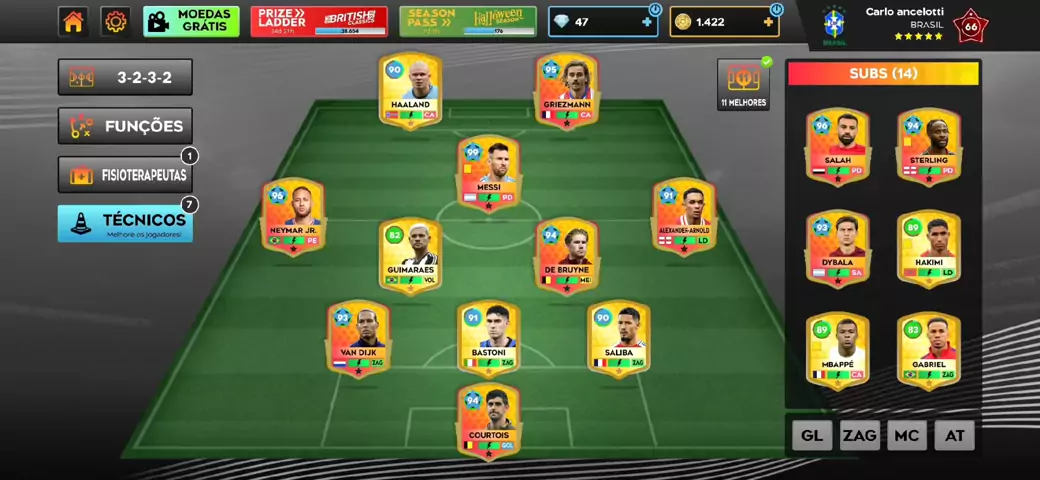
Task: Pick Salah from the substitutes
Action: coord(837,147)
